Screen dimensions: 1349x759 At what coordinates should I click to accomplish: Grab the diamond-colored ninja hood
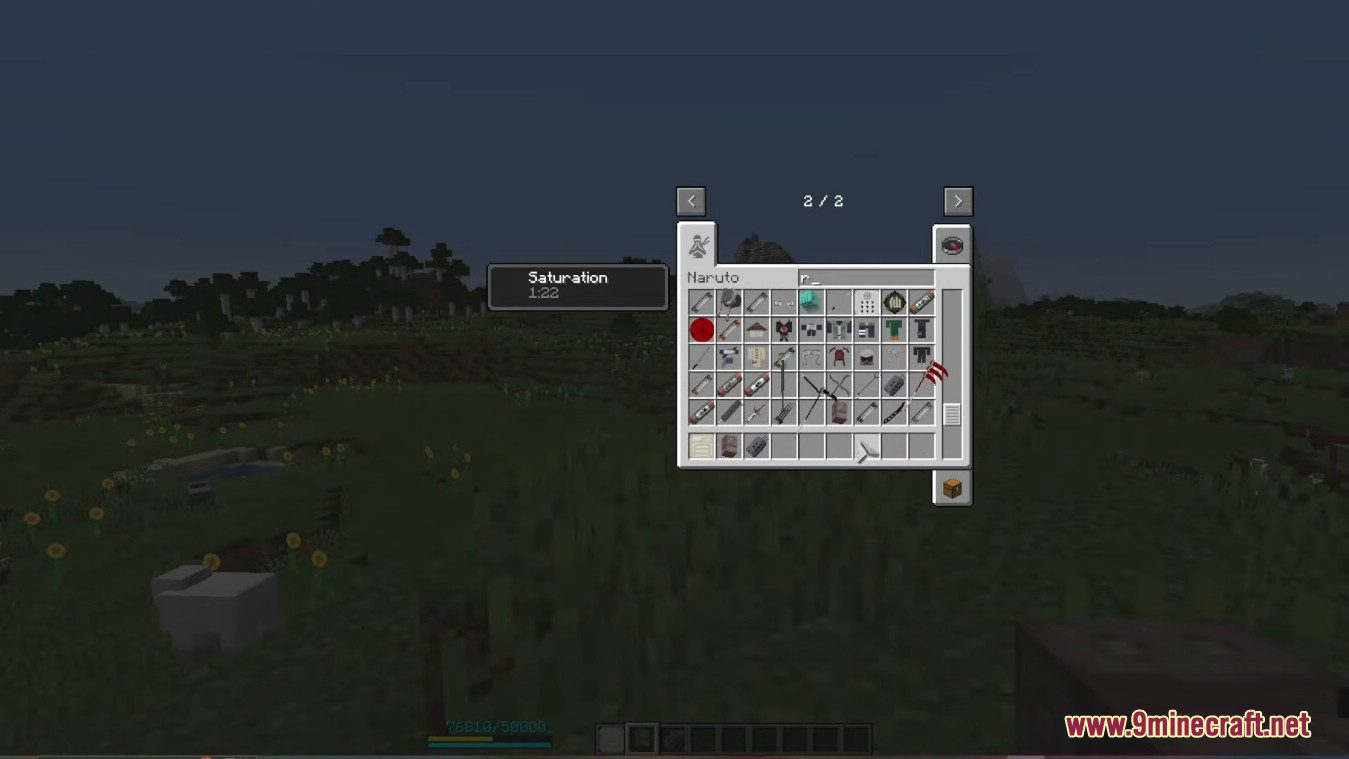click(811, 300)
